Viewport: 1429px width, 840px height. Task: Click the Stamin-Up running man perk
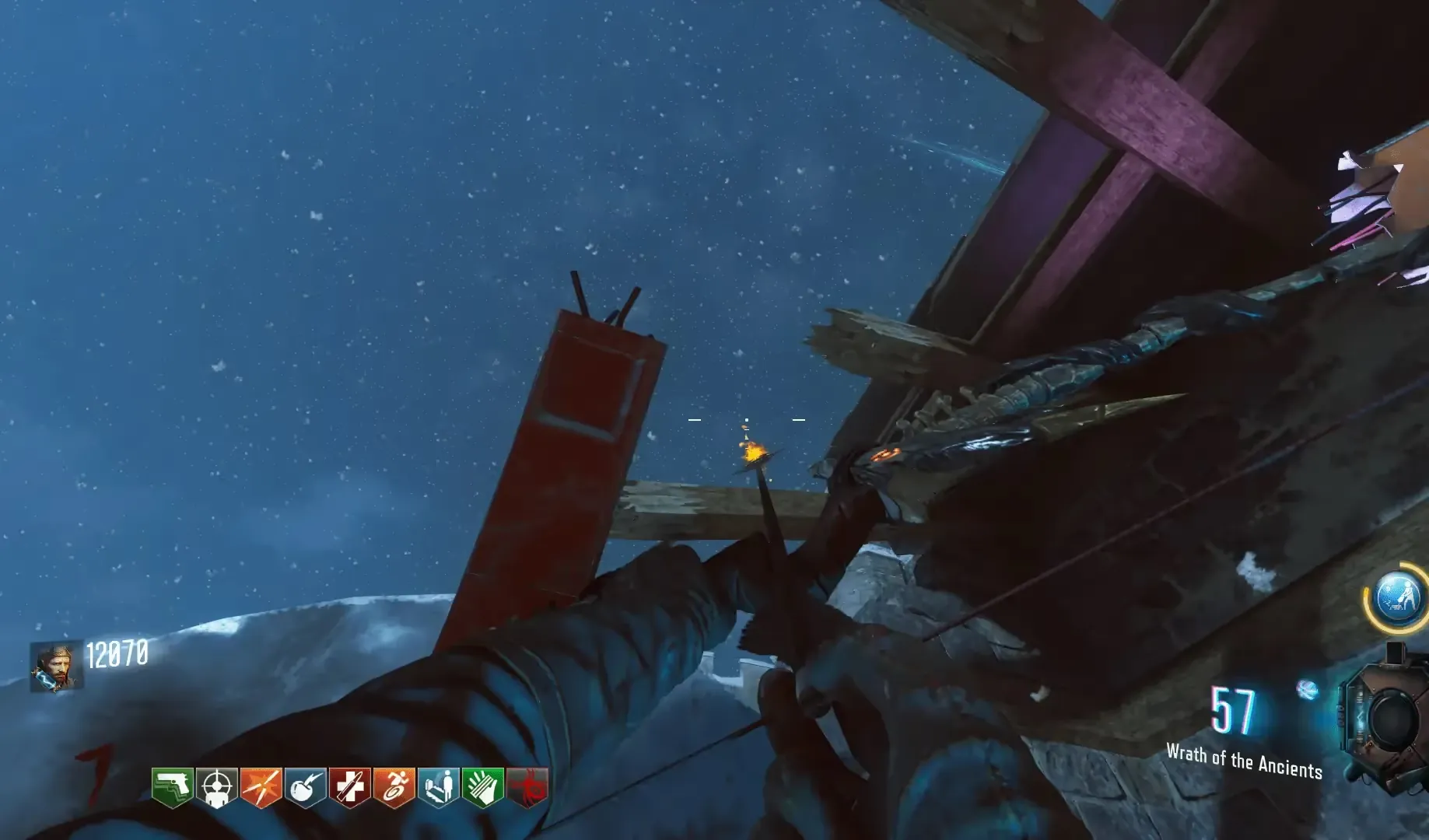394,787
